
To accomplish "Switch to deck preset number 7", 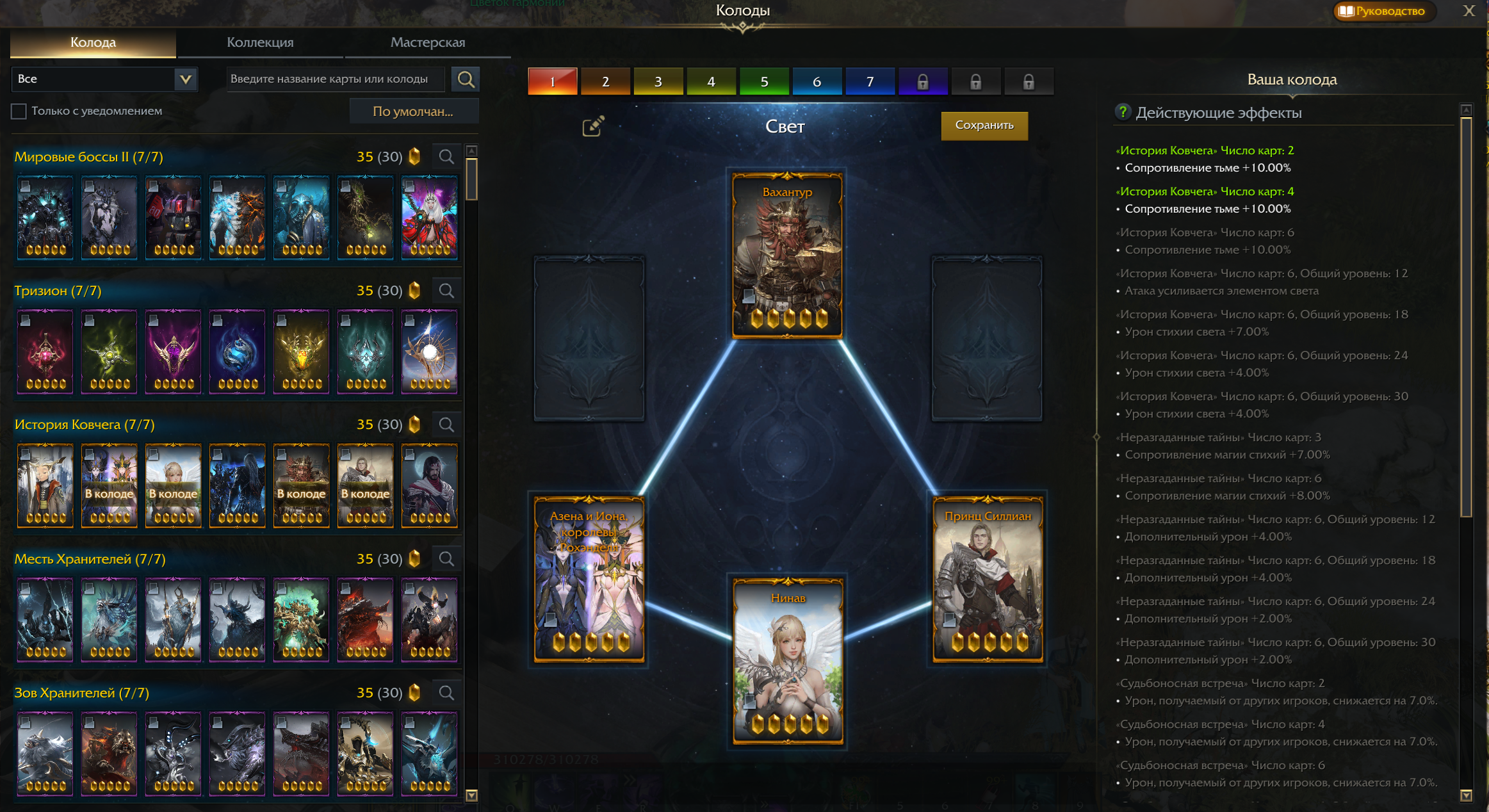I will tap(870, 81).
